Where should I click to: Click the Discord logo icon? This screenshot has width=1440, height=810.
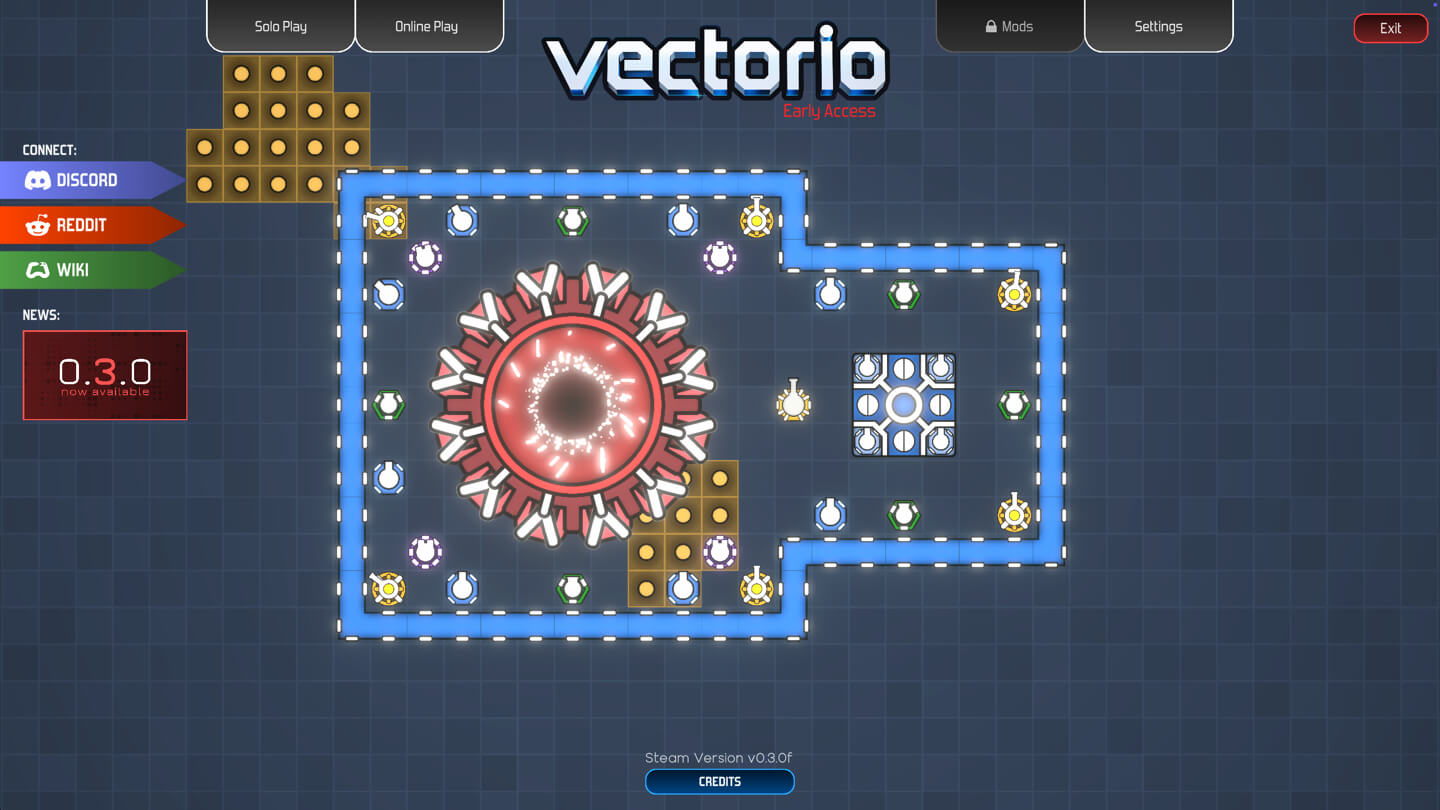pos(40,180)
